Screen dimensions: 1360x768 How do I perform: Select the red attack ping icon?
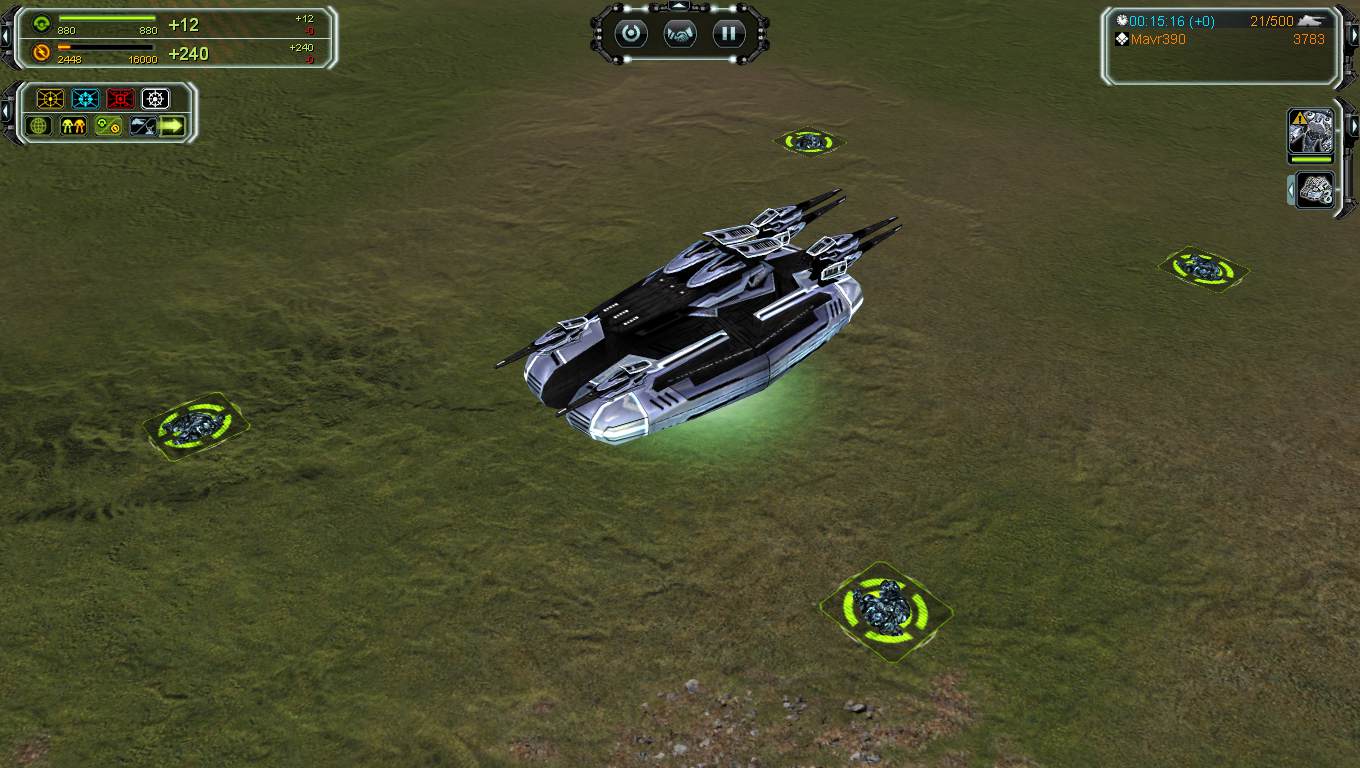(120, 99)
